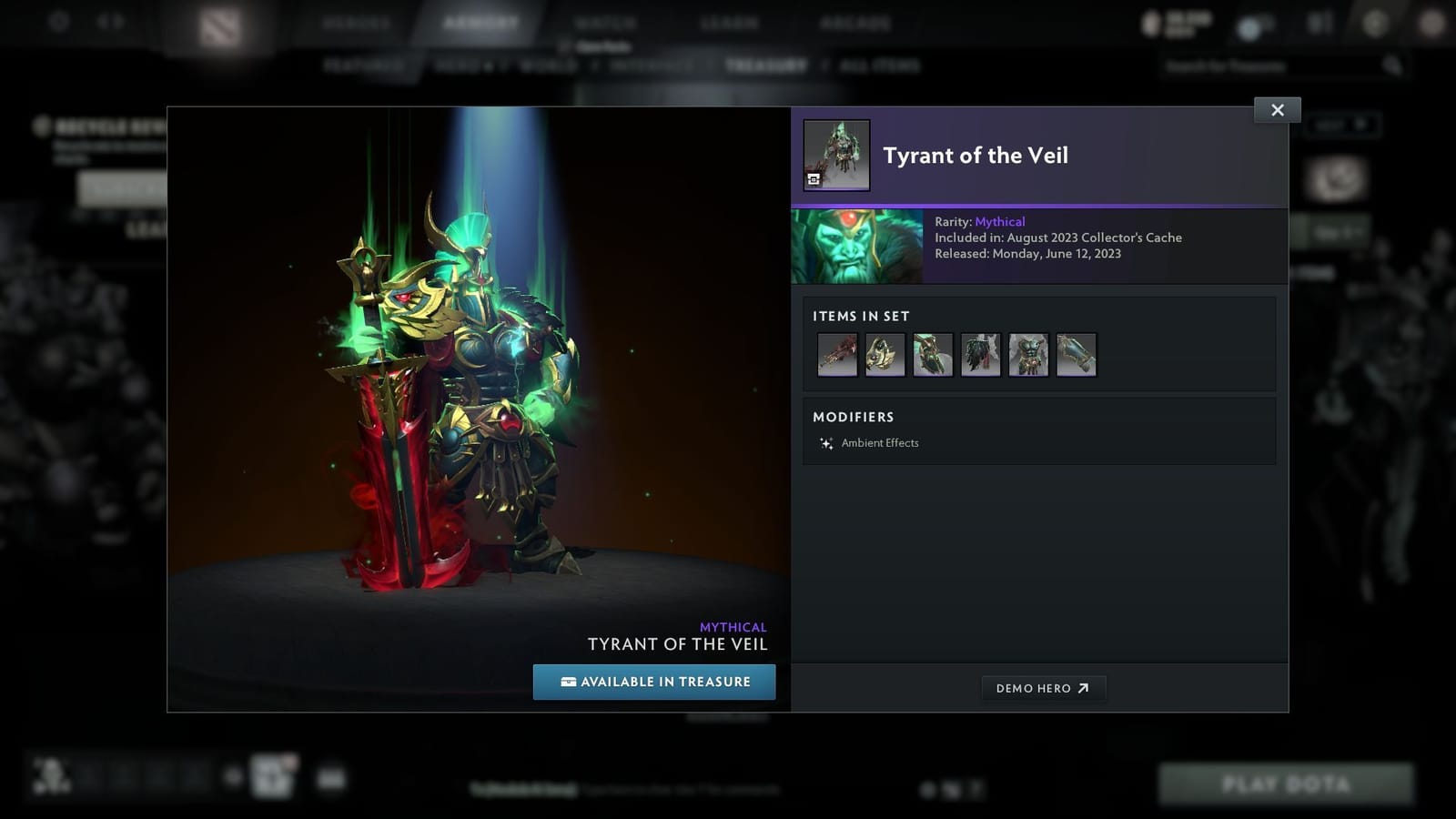Click the Mythical rarity link

[1000, 221]
